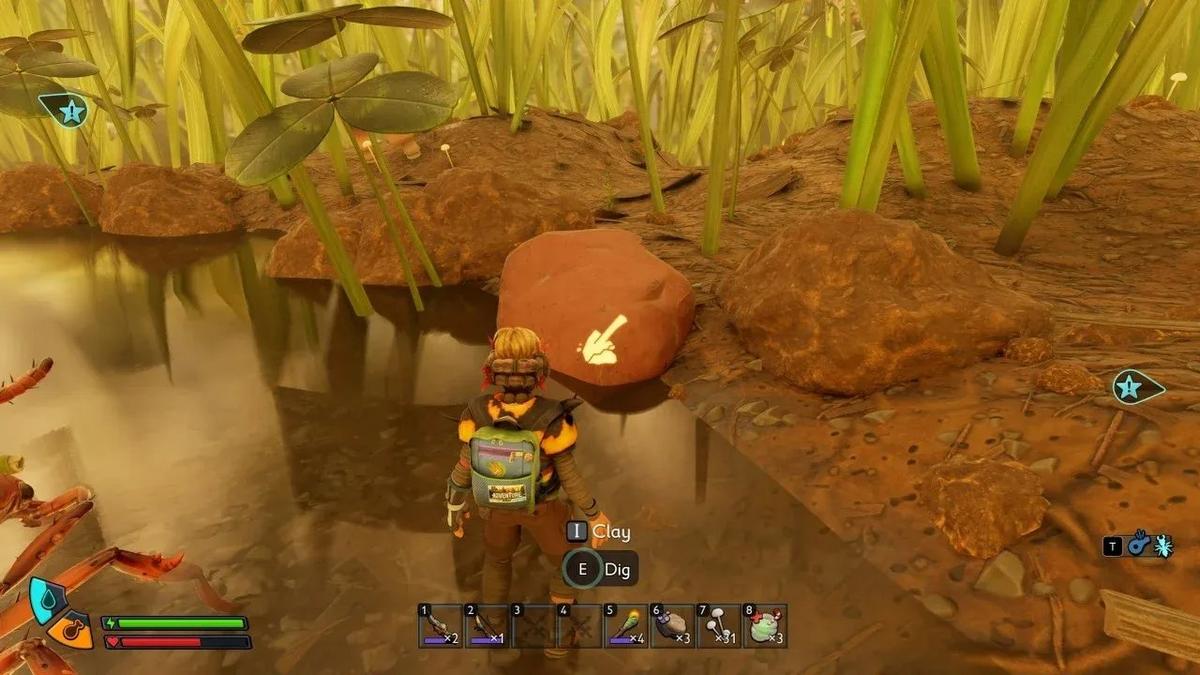Image resolution: width=1200 pixels, height=675 pixels.
Task: Click the left-pointing star quest marker
Action: pos(68,110)
